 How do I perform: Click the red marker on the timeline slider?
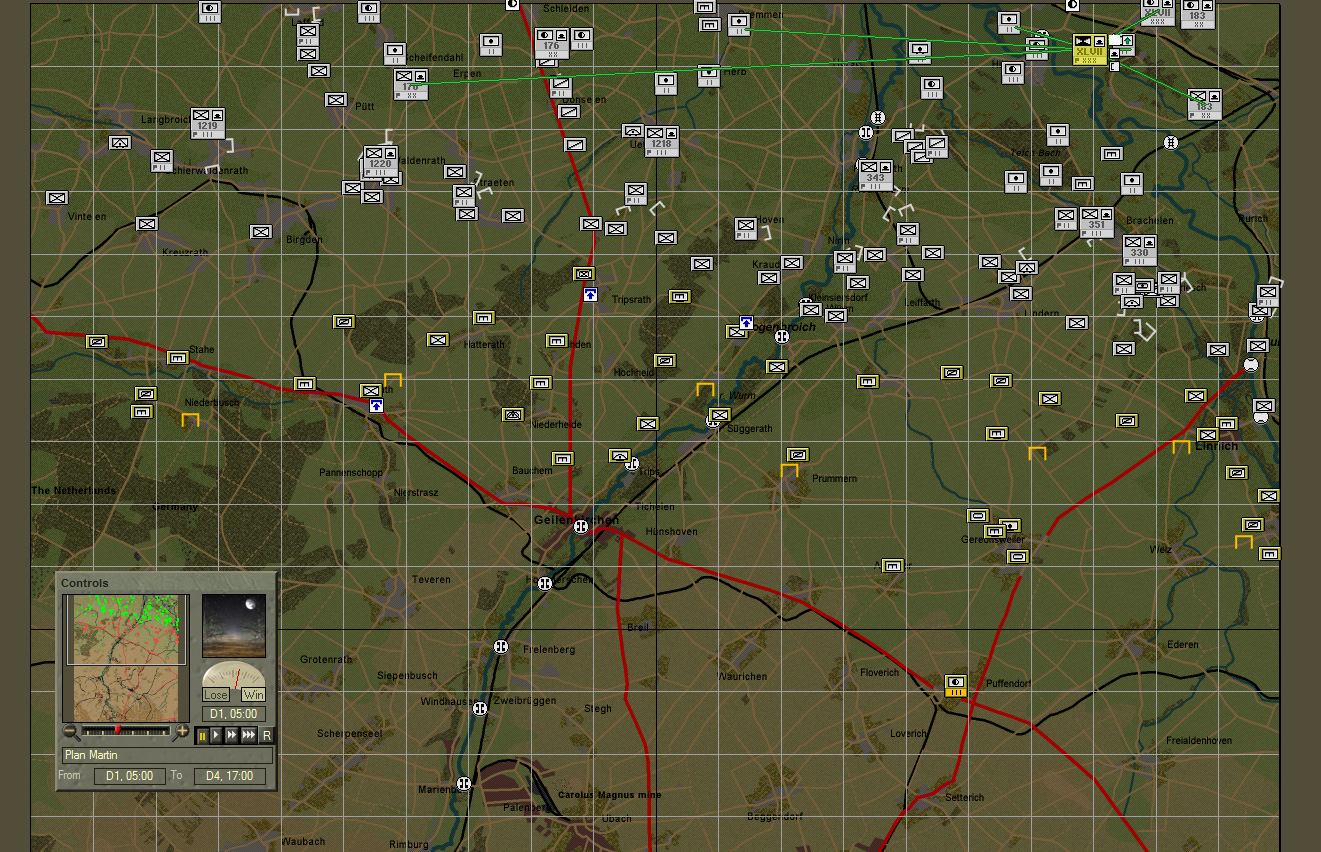(x=118, y=730)
